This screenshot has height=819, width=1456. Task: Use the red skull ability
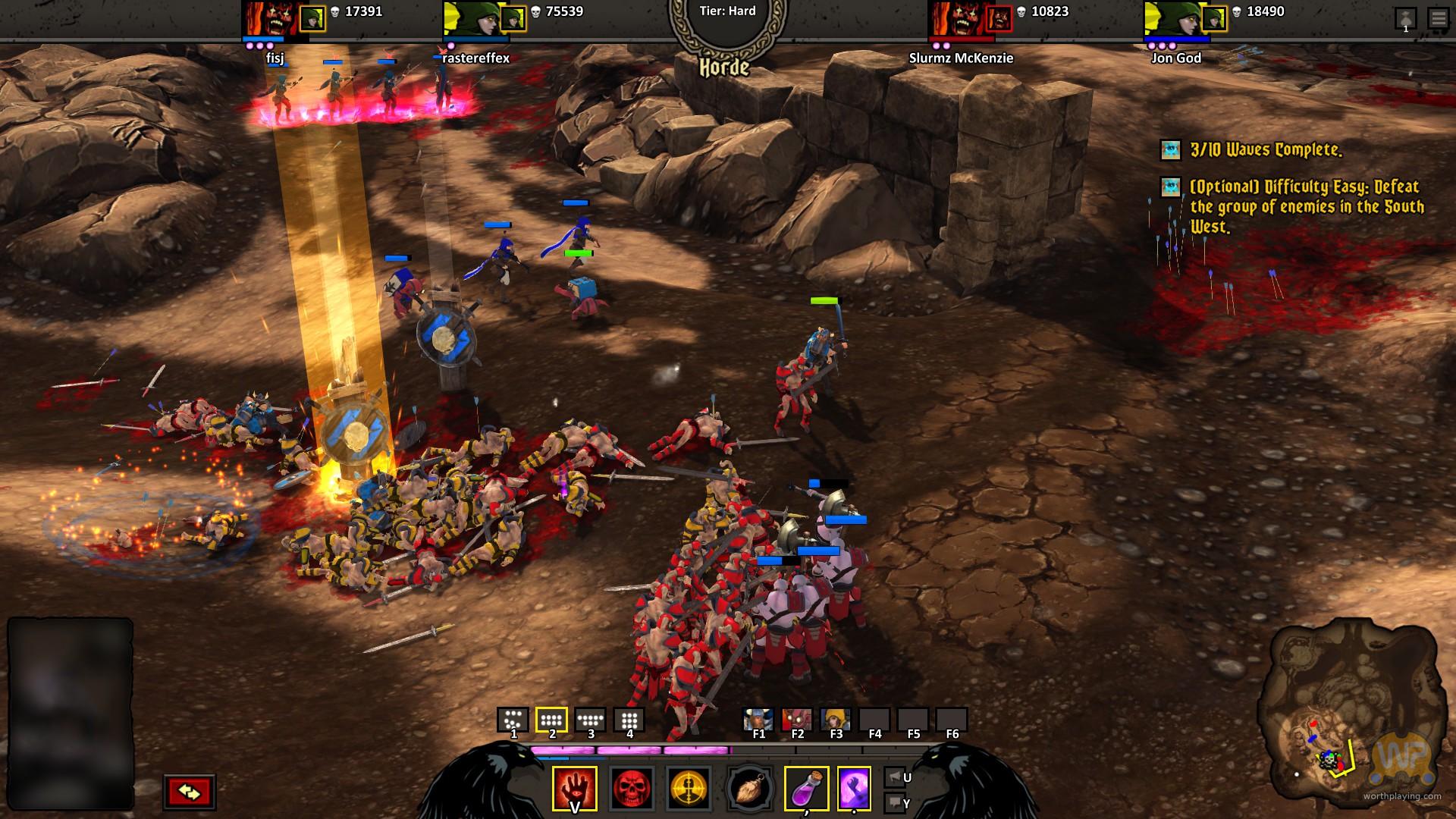point(632,789)
